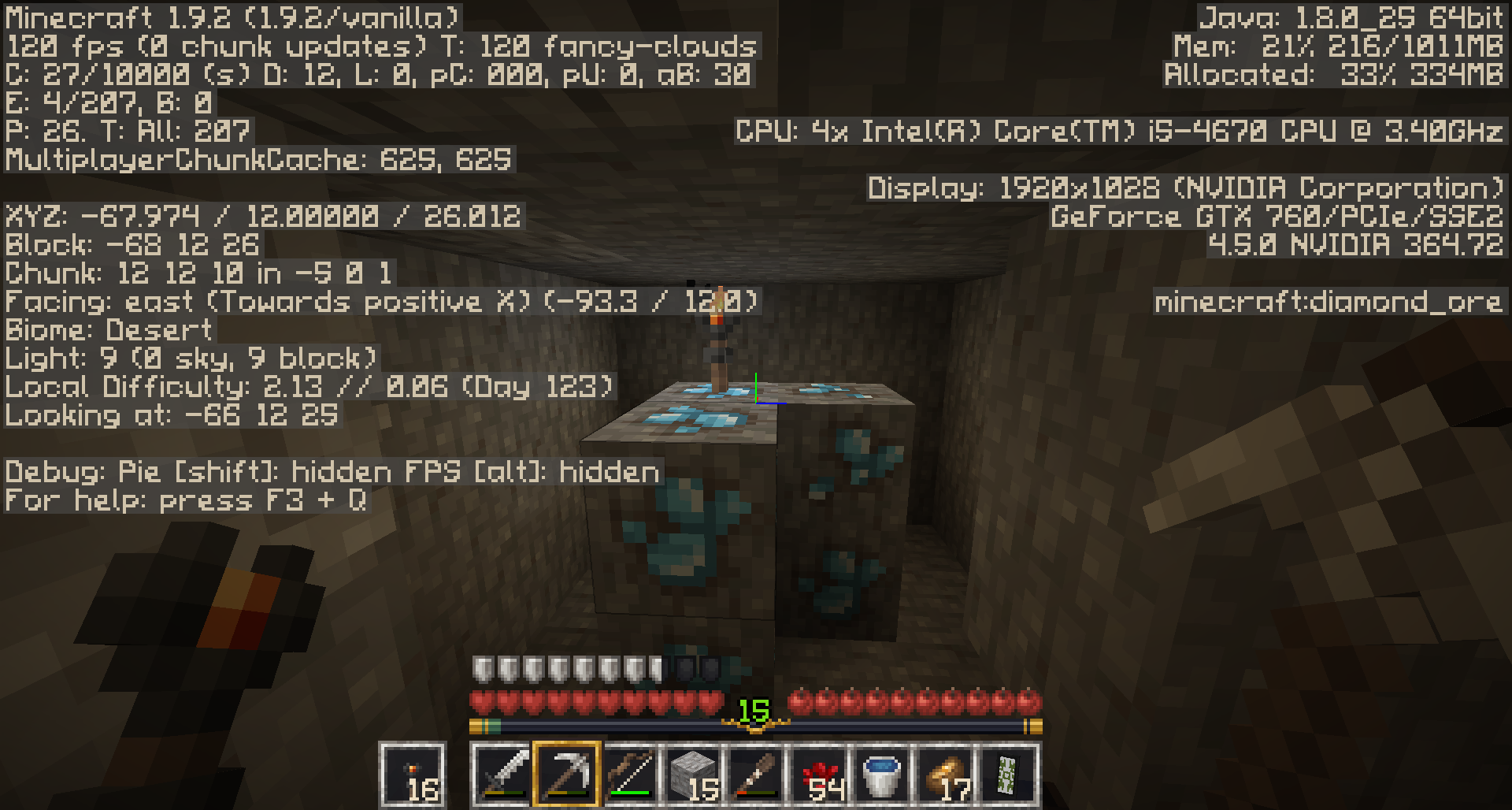Select the redstone stack of 54
This screenshot has width=1512, height=810.
[819, 774]
